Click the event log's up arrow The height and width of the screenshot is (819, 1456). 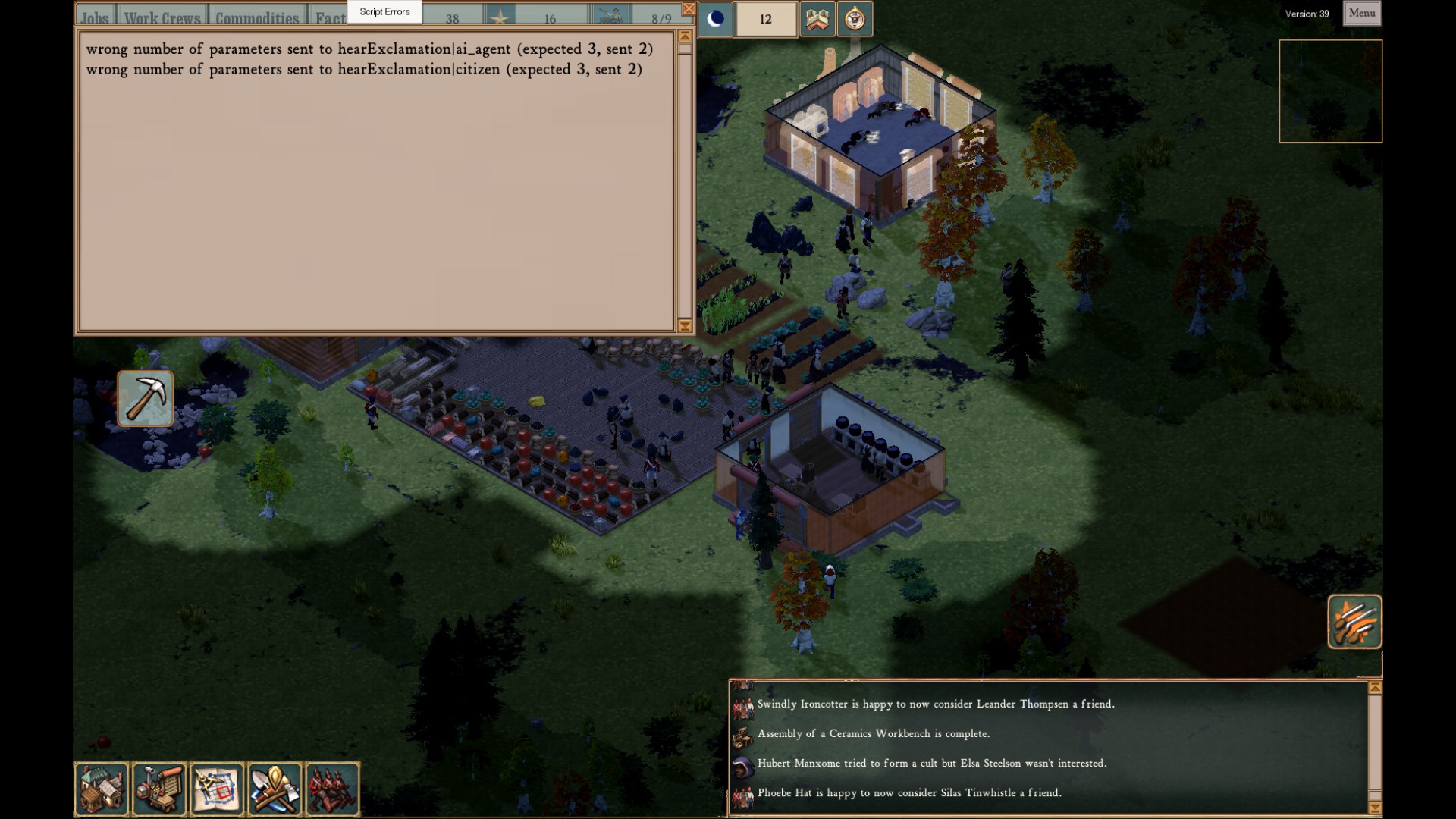pos(1375,688)
